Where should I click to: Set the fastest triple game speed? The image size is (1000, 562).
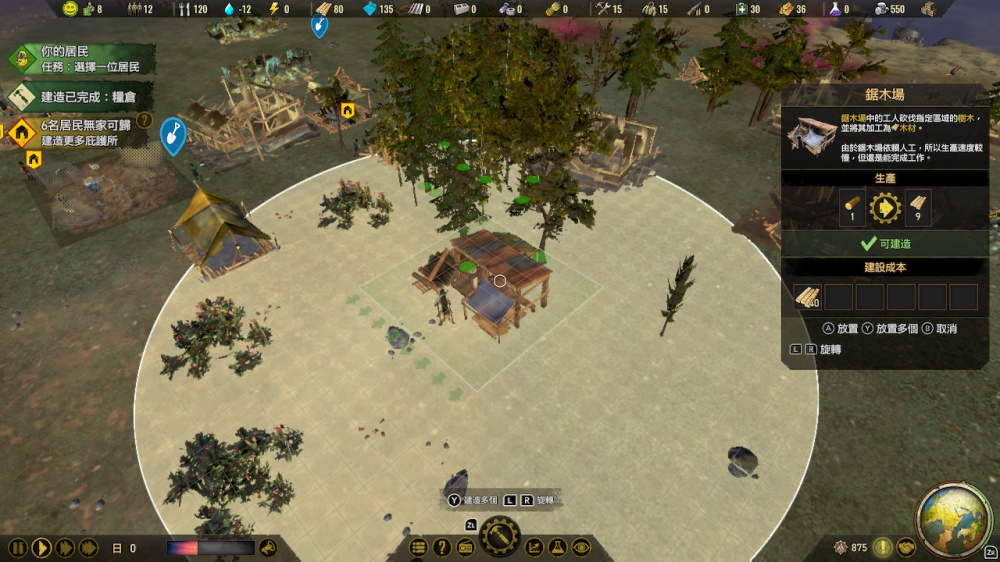88,548
